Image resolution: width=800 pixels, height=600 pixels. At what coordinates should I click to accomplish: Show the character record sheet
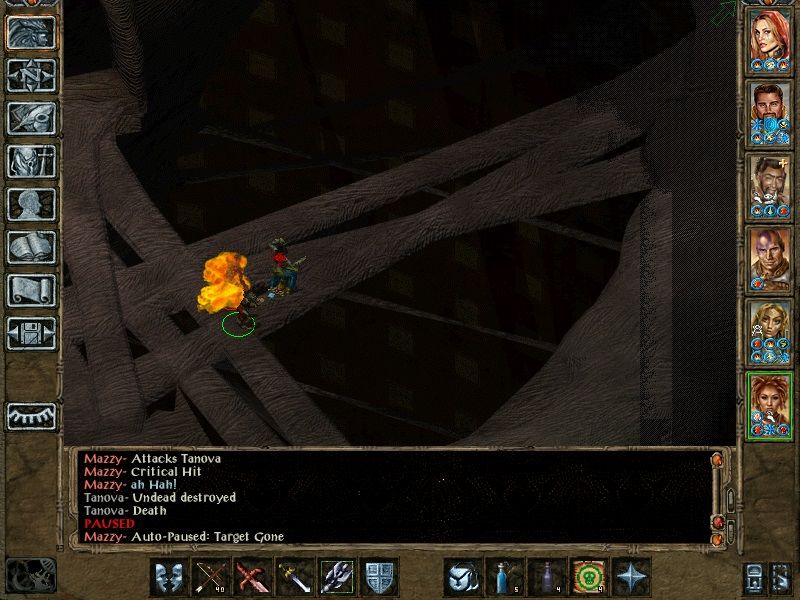pyautogui.click(x=31, y=204)
